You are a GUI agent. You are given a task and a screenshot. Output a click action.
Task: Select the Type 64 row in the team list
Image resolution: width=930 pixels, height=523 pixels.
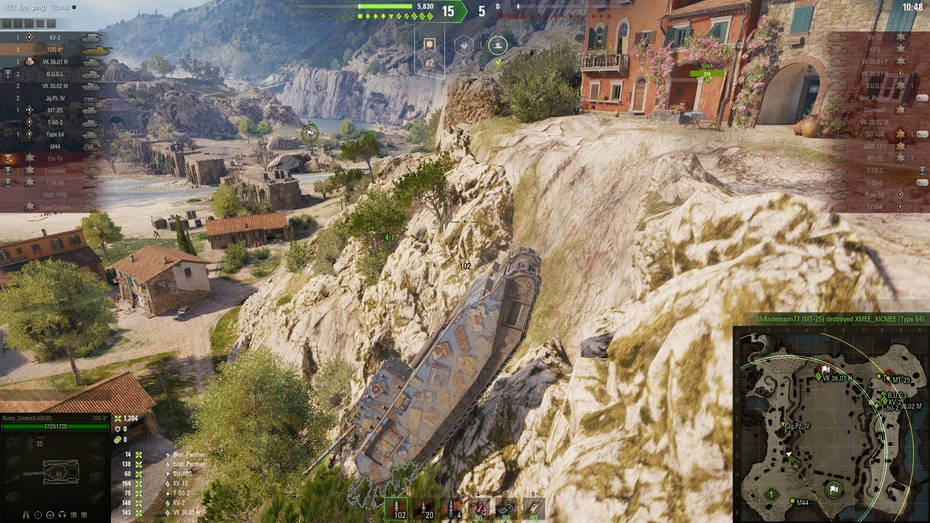pyautogui.click(x=55, y=134)
